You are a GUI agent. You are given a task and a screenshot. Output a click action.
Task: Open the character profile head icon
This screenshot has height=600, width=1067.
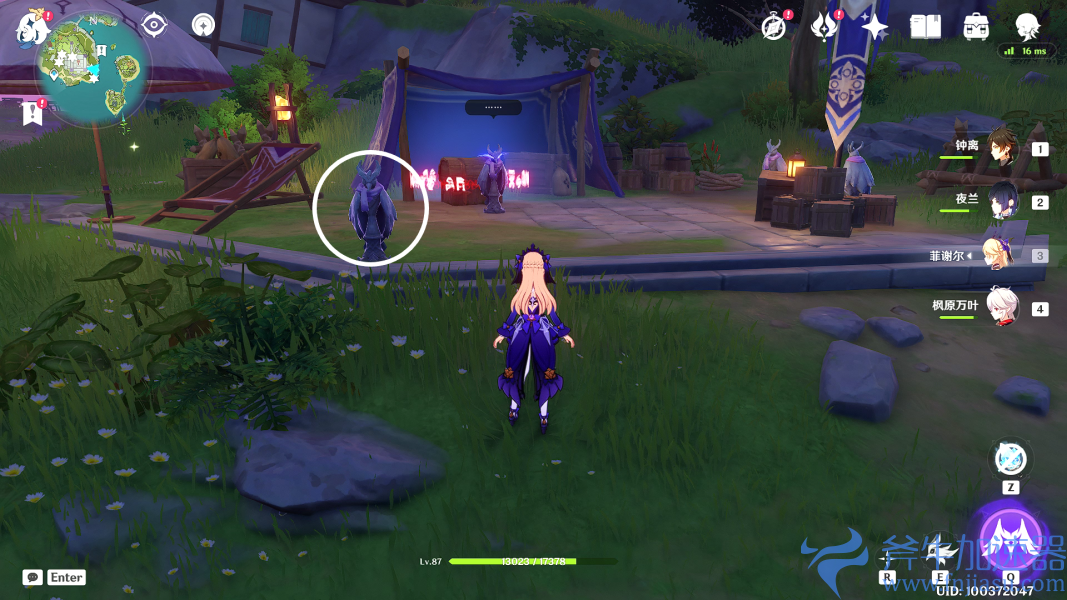coord(1027,26)
